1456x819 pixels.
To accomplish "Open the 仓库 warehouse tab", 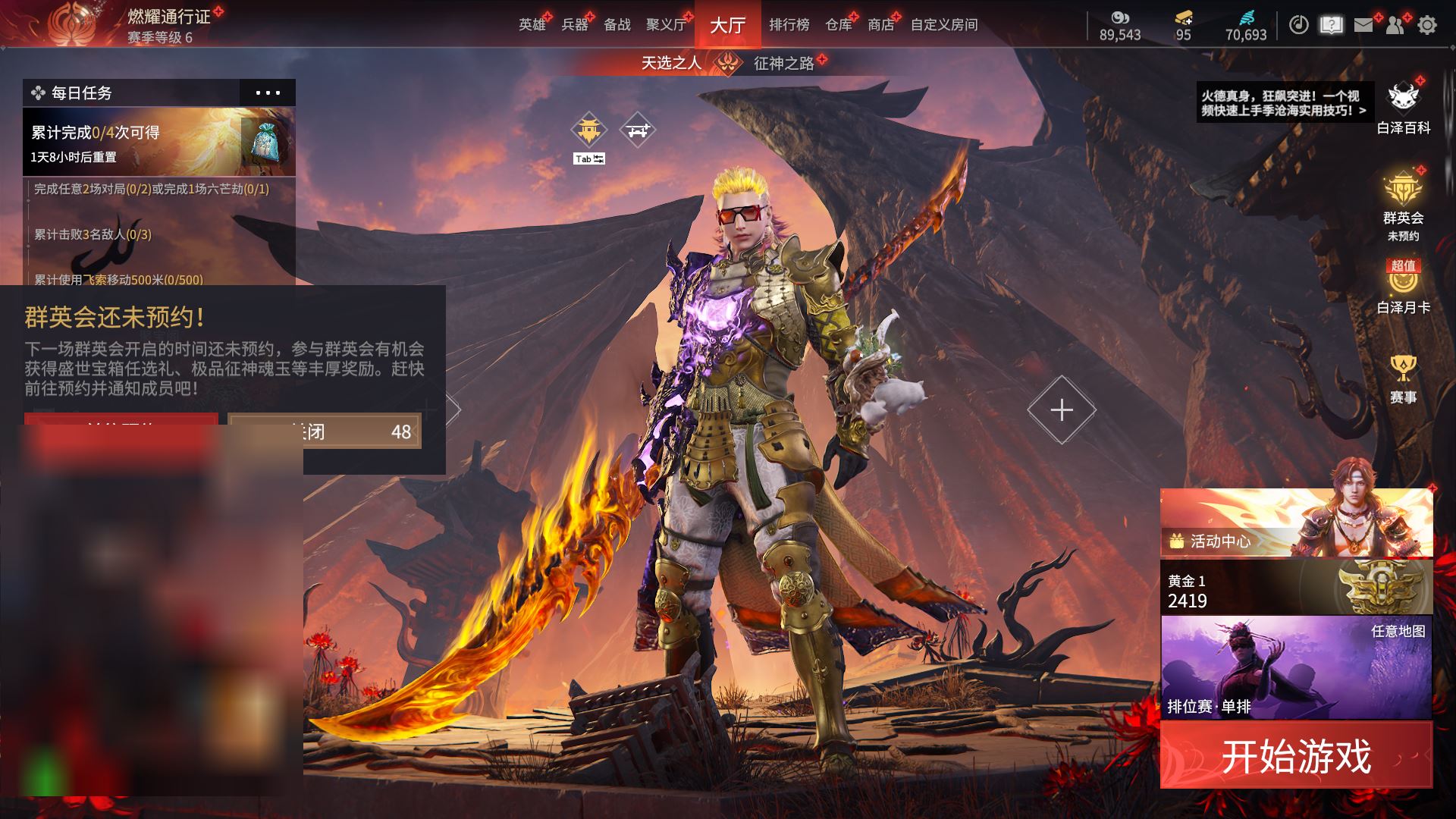I will (x=838, y=25).
